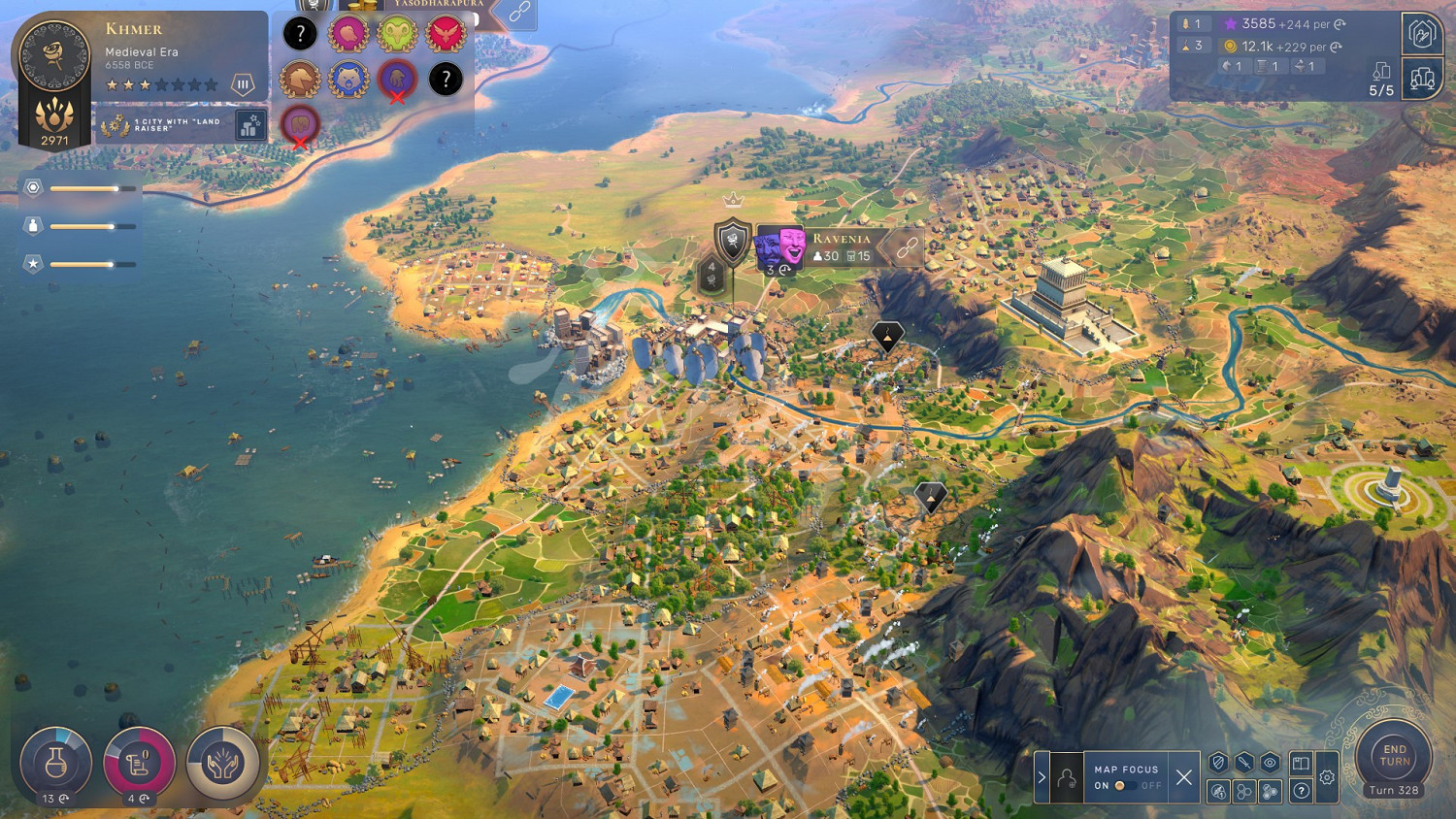
Task: Select the brown horse empire badge
Action: click(300, 80)
